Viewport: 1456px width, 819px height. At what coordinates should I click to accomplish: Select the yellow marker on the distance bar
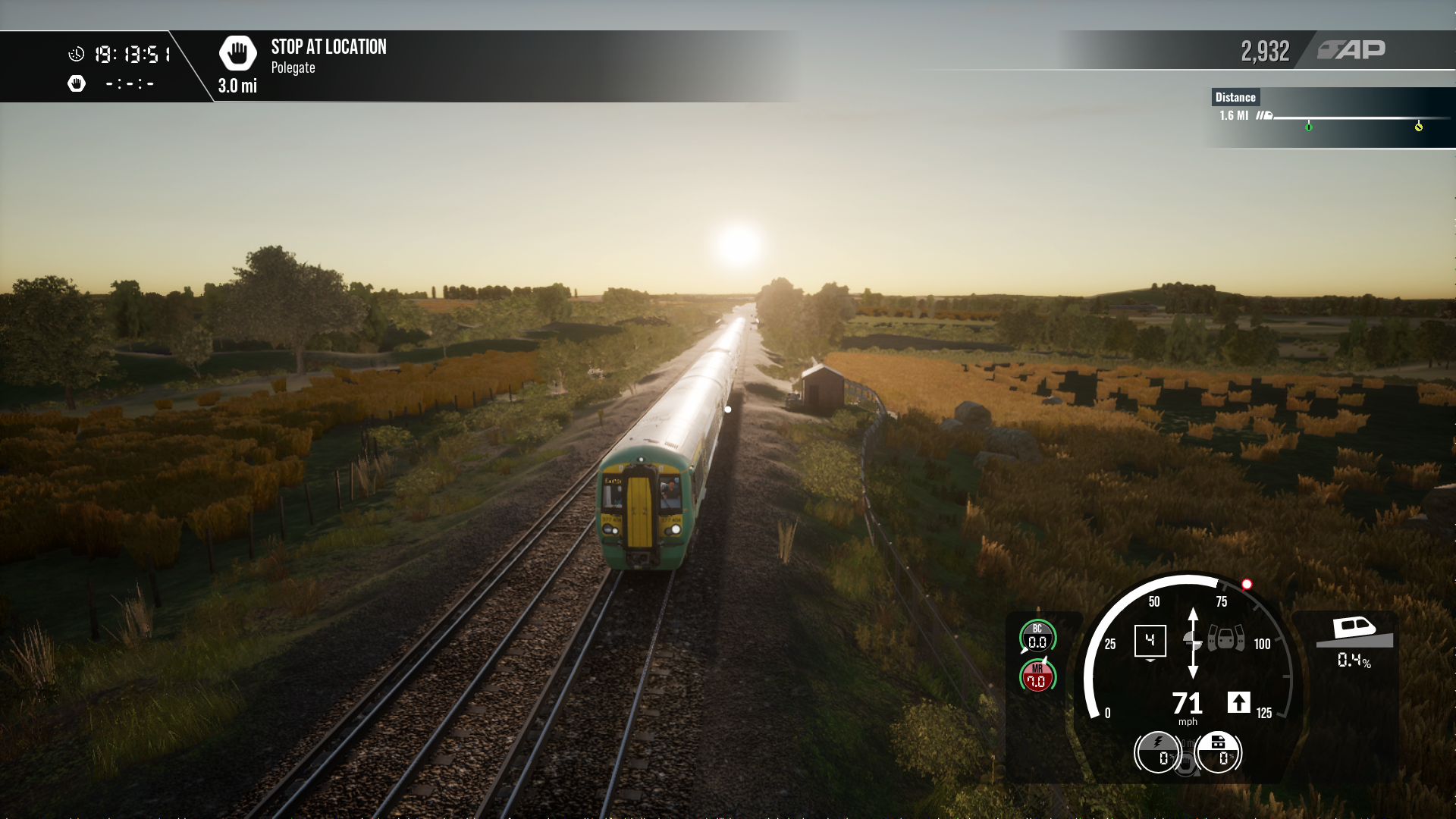coord(1419,127)
